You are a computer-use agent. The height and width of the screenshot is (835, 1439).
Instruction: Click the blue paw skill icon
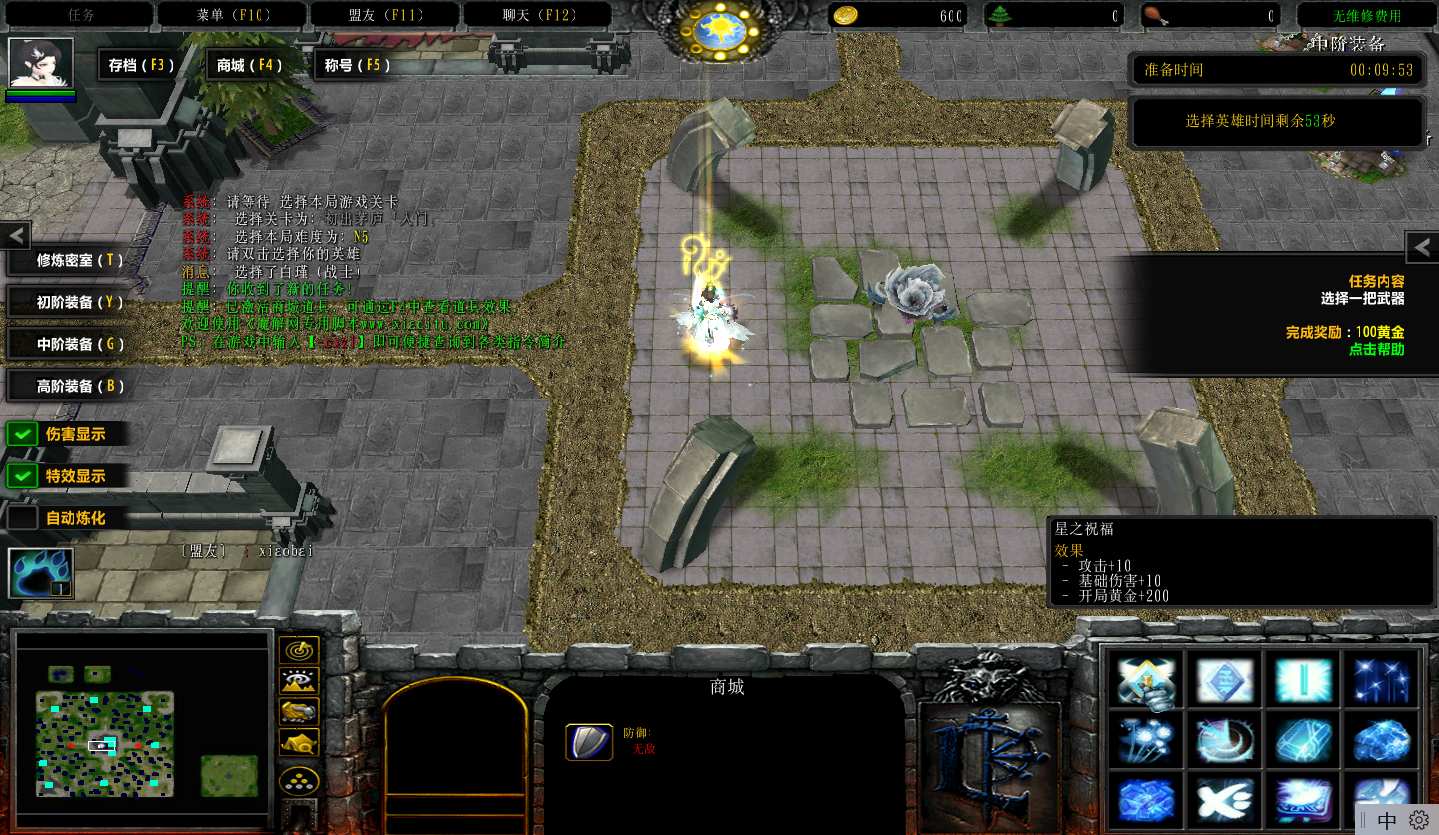[x=40, y=573]
